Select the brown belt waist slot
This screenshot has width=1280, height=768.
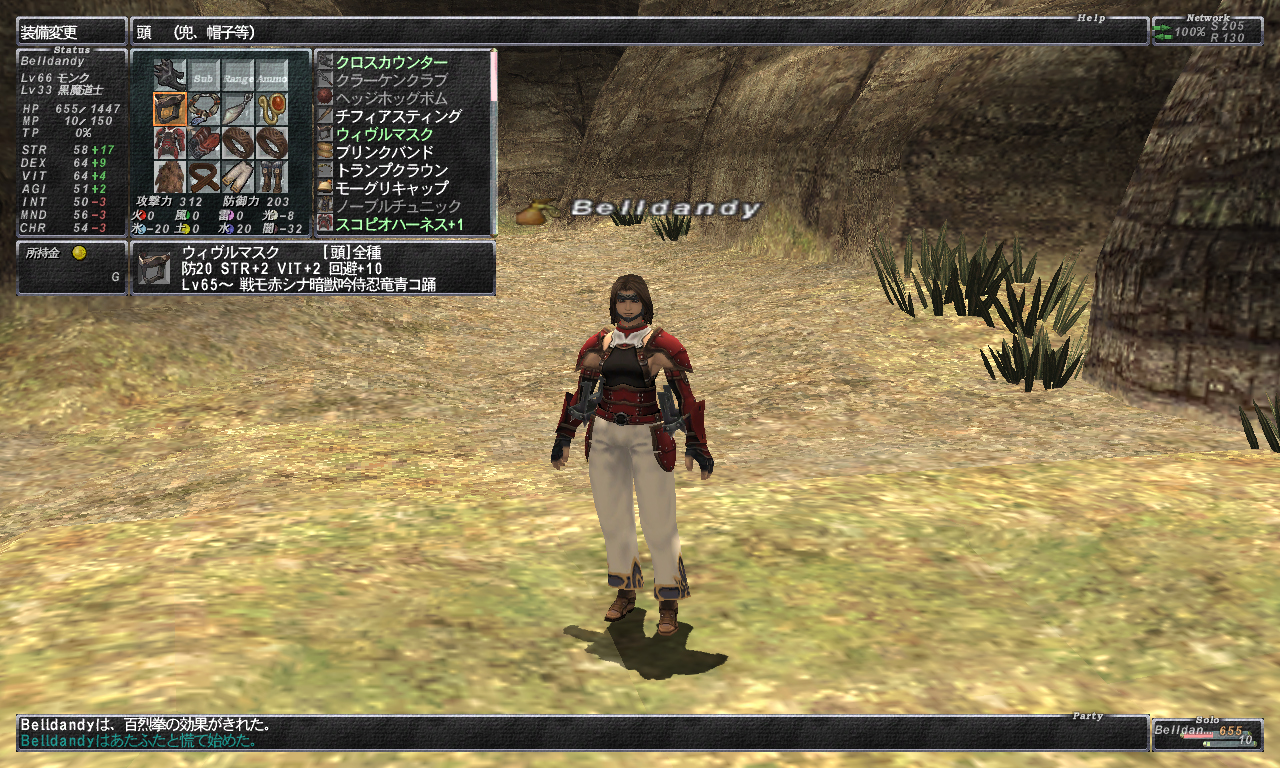(x=204, y=176)
